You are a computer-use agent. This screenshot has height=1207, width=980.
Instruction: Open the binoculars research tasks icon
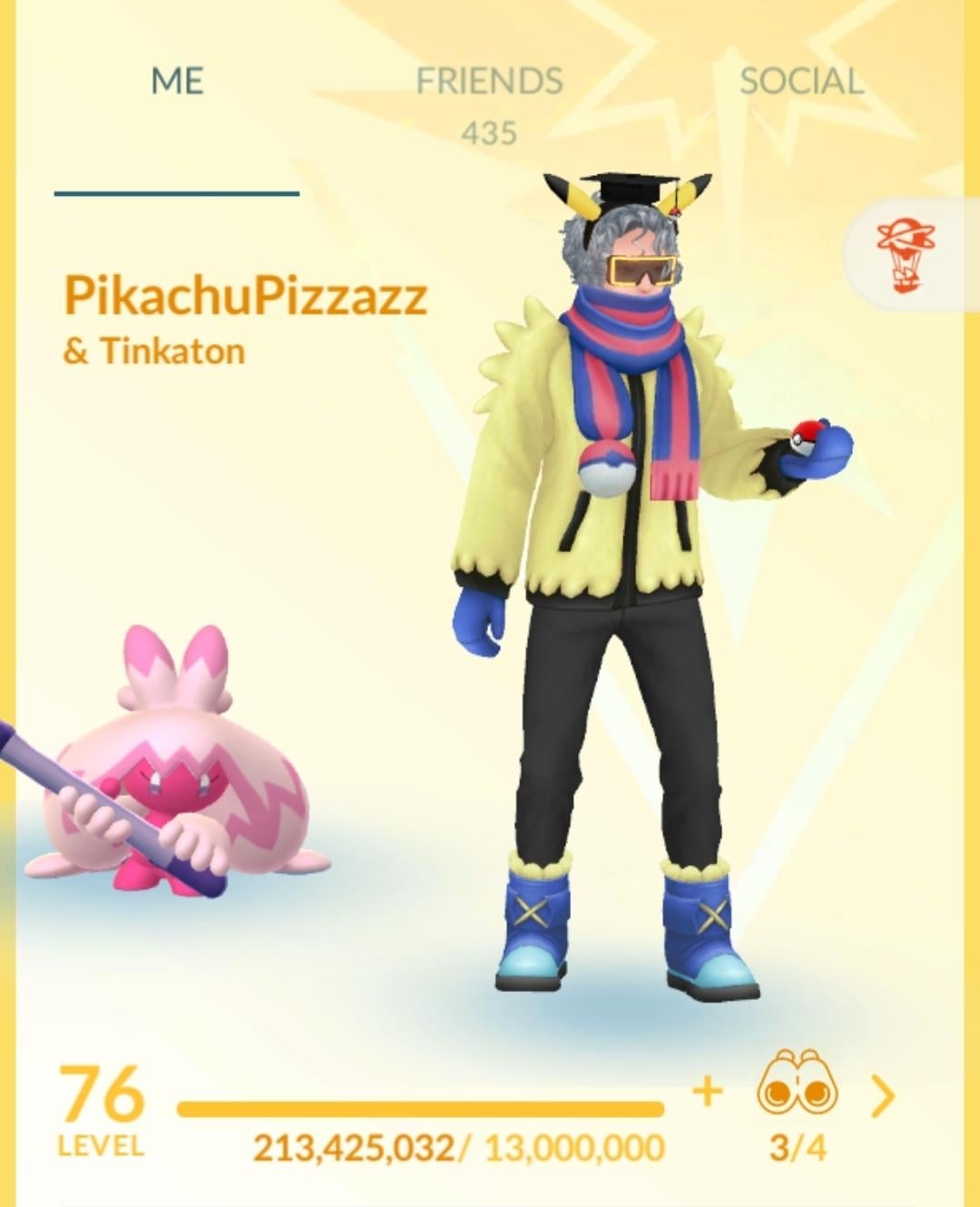coord(798,1084)
